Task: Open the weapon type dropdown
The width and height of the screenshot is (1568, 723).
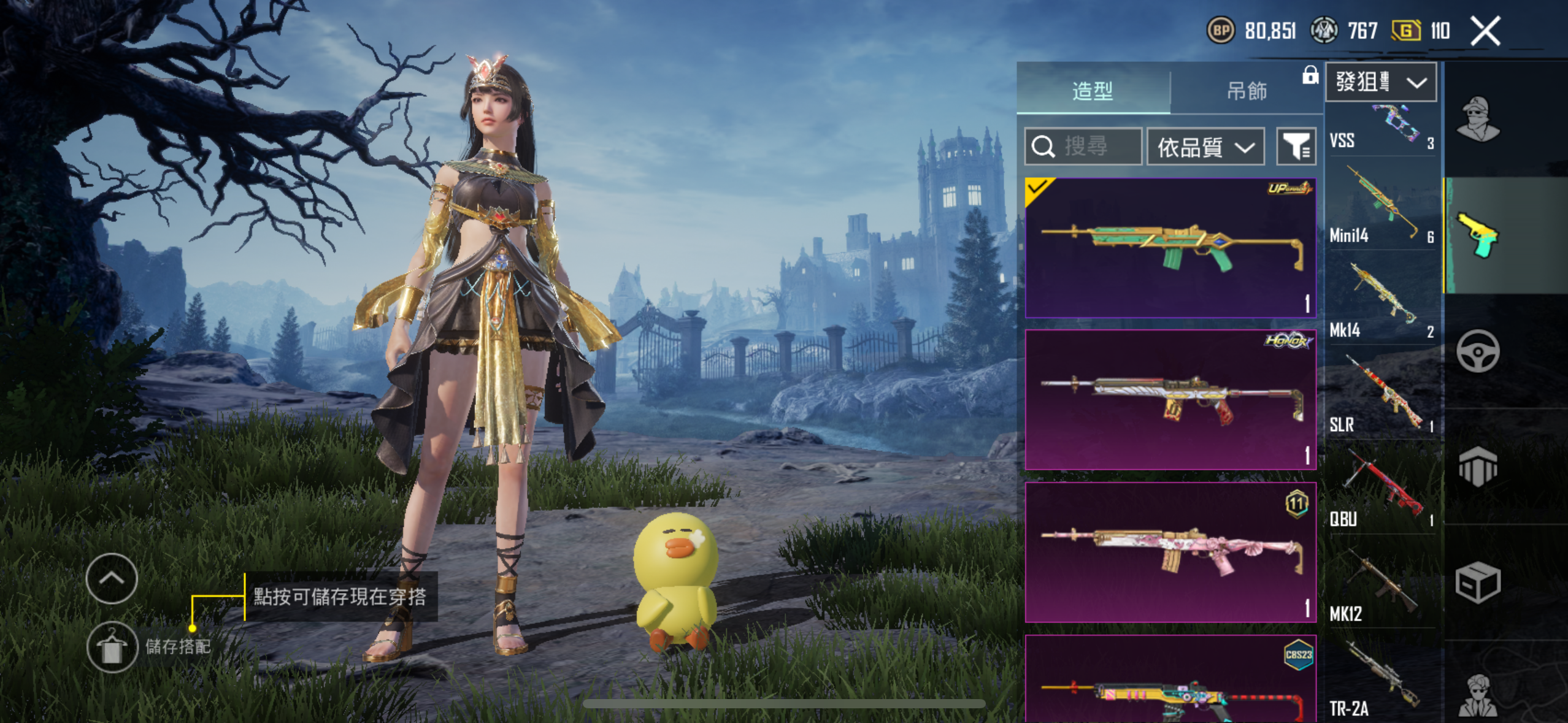Action: click(x=1380, y=82)
